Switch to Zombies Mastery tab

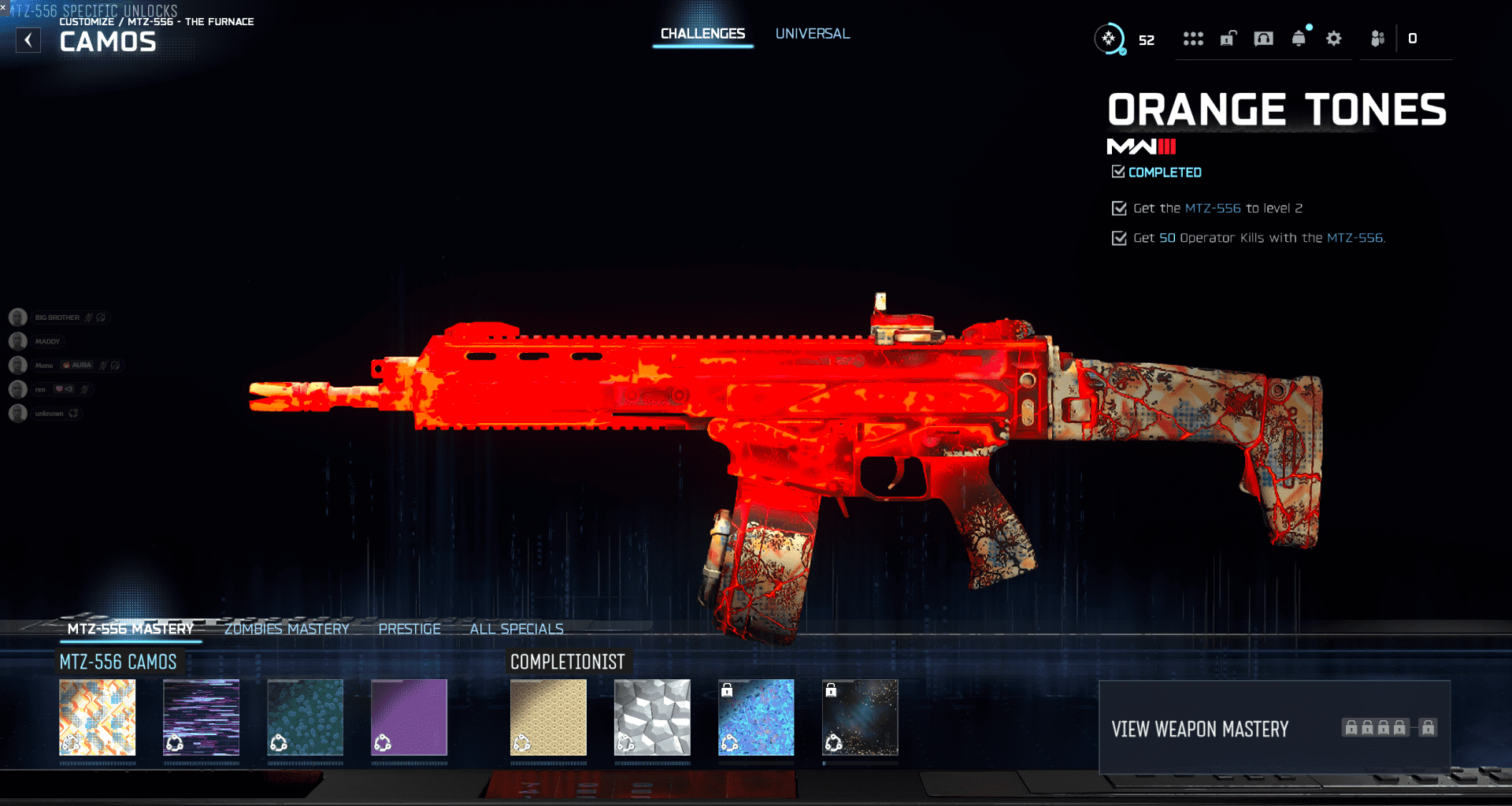pyautogui.click(x=287, y=629)
